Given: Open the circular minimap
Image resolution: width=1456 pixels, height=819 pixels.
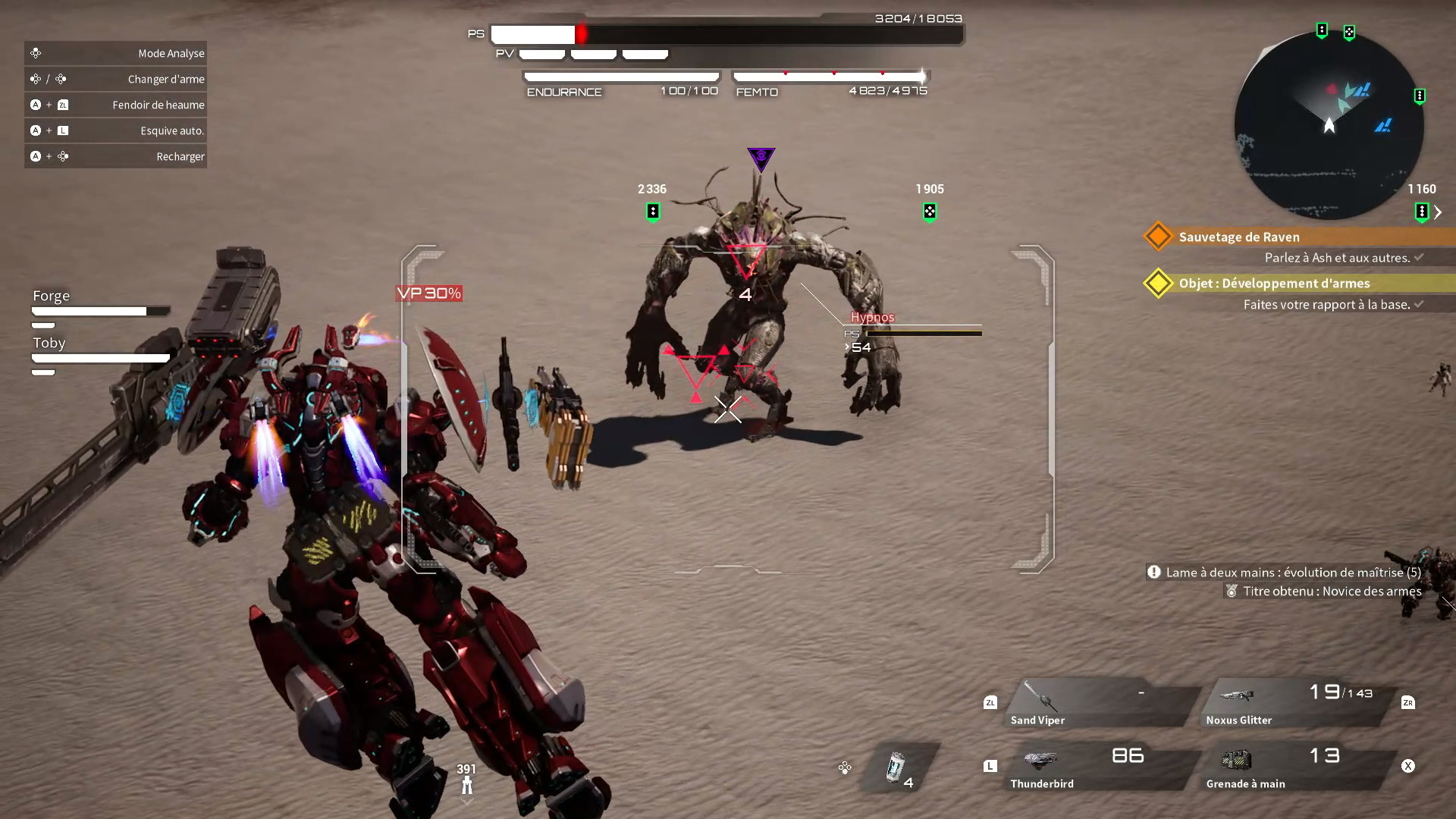Looking at the screenshot, I should coord(1329,126).
